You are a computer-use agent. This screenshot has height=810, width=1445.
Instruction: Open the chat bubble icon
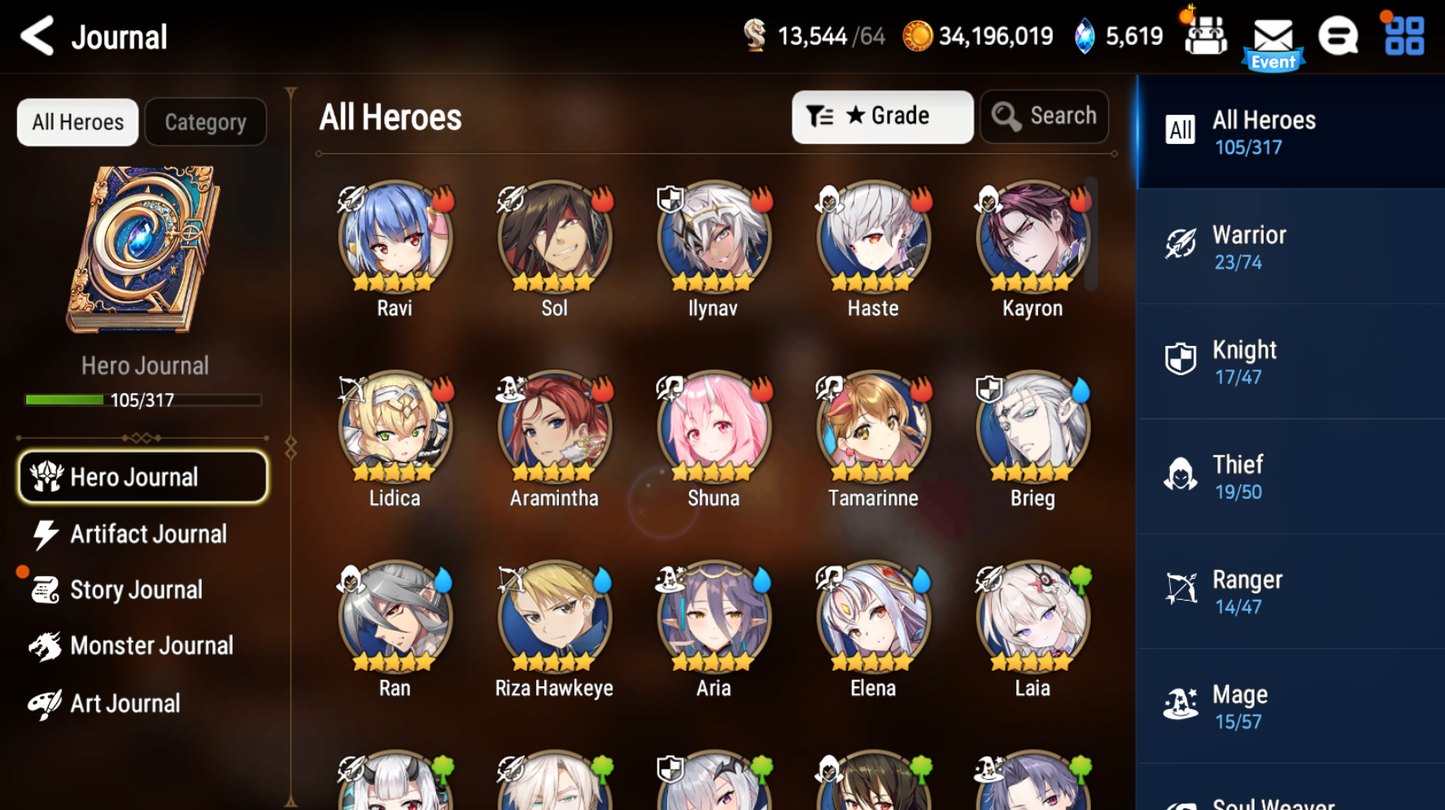pos(1338,36)
